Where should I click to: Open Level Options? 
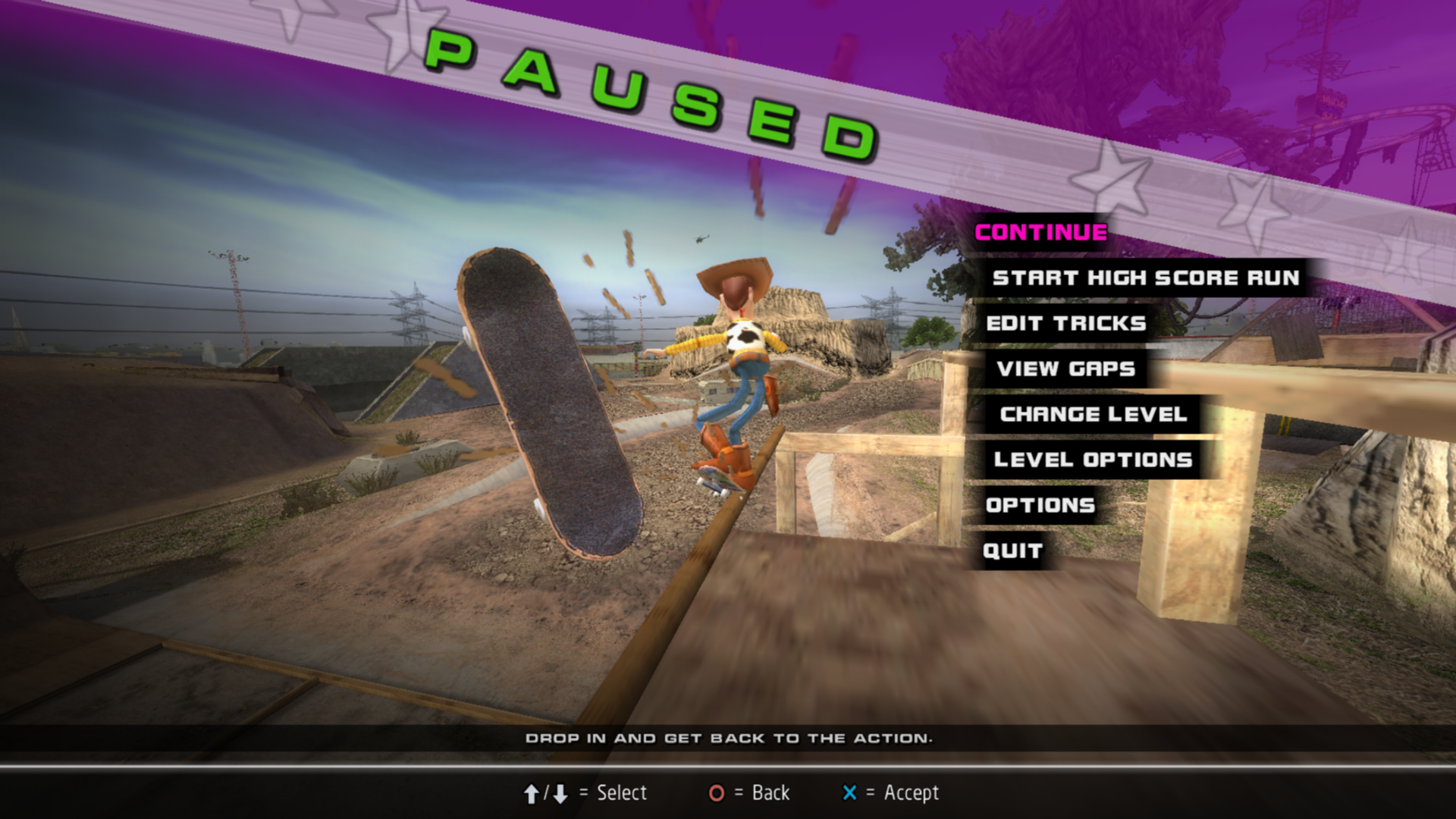1093,460
